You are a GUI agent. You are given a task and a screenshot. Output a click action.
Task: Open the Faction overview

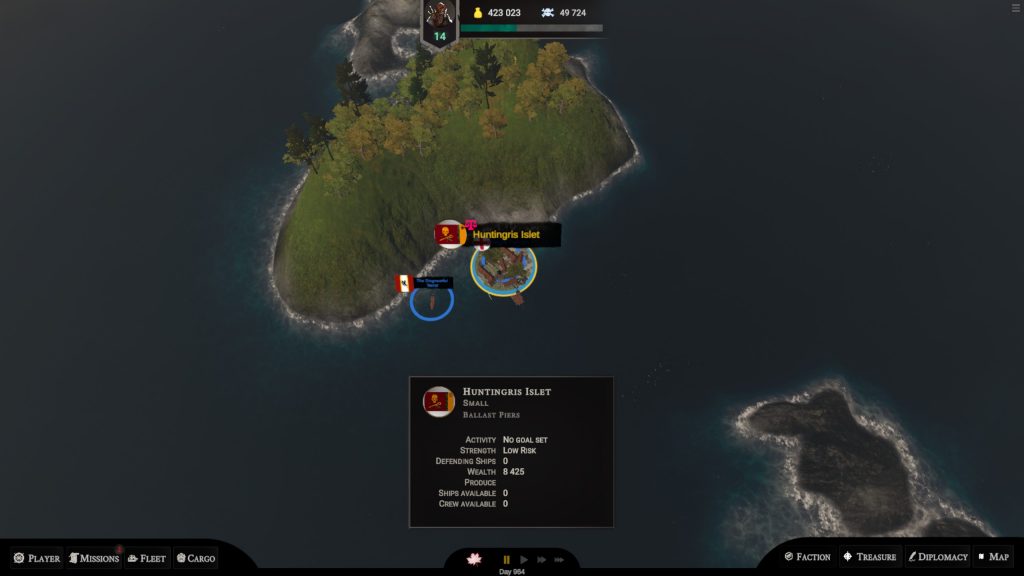point(807,557)
